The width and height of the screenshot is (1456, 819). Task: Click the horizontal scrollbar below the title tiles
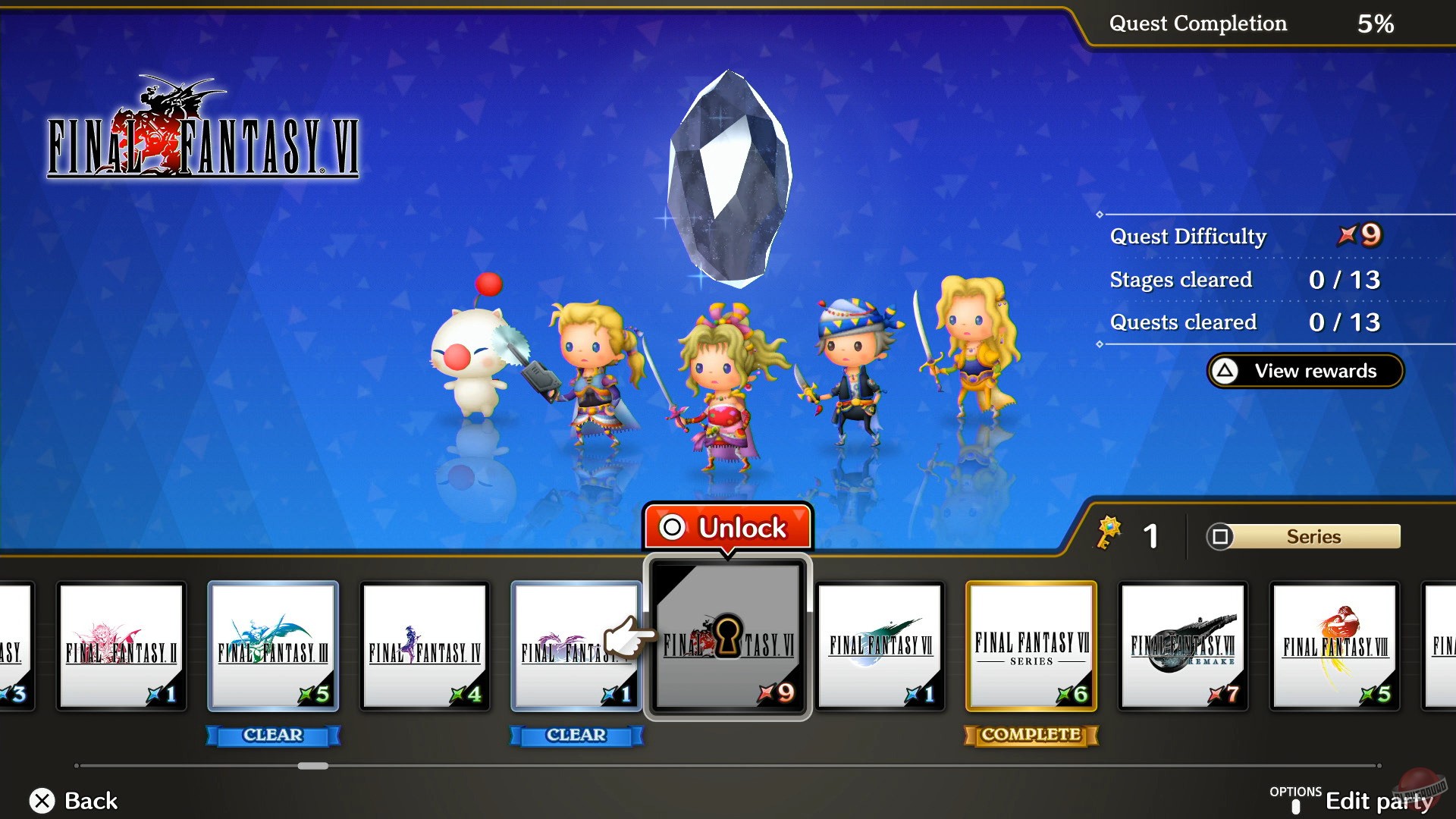pos(311,766)
